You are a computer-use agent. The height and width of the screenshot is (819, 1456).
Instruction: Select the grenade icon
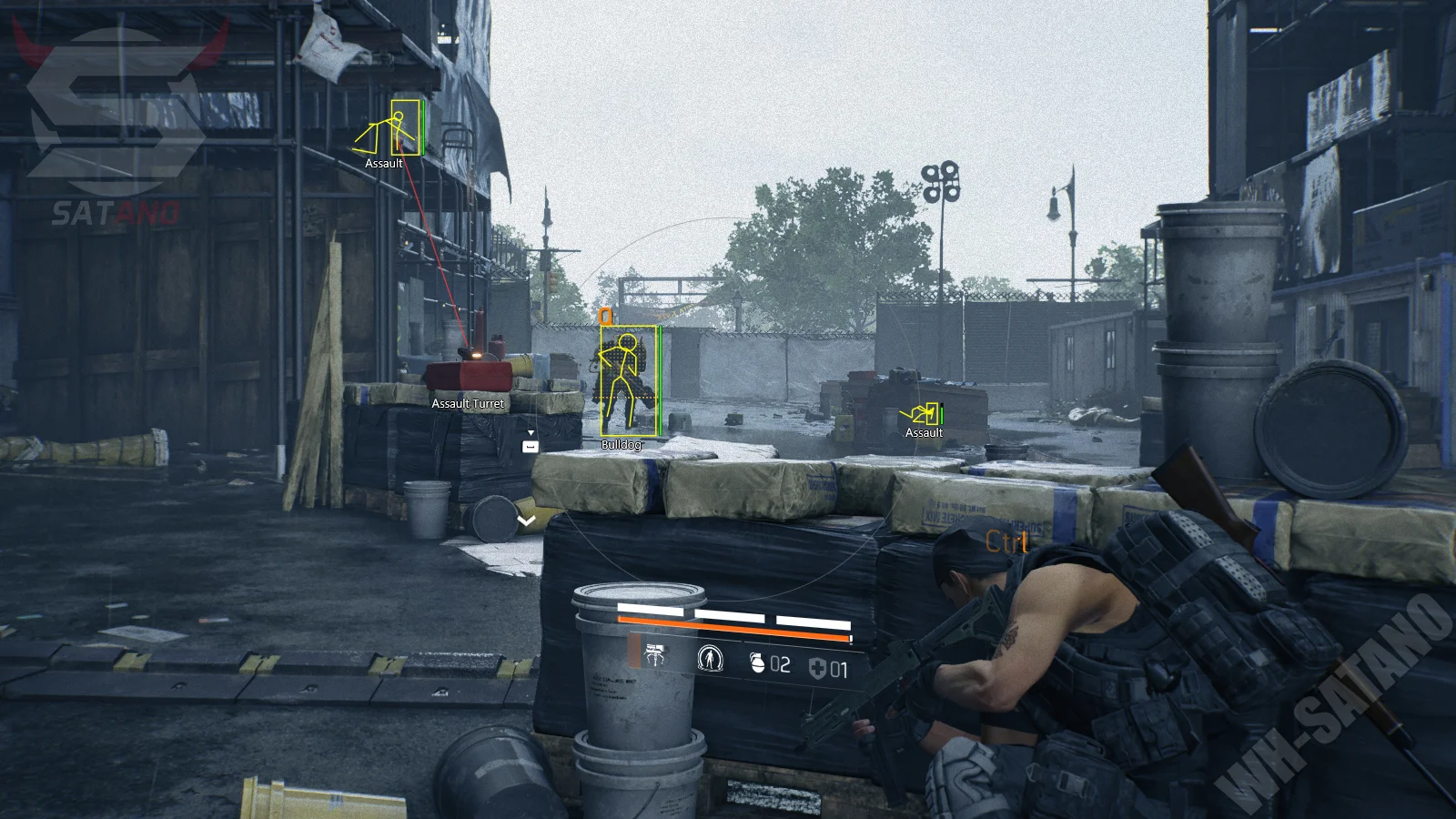tap(757, 663)
